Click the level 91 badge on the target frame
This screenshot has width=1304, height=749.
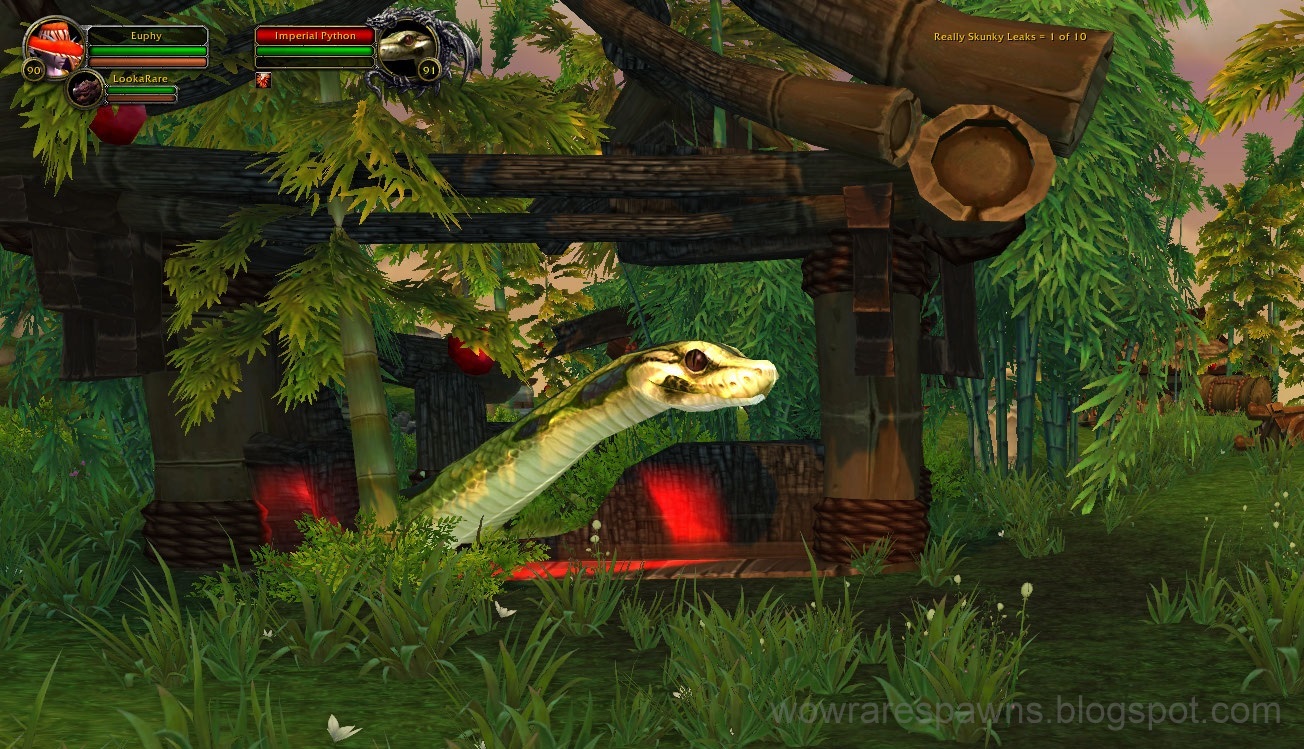point(429,71)
